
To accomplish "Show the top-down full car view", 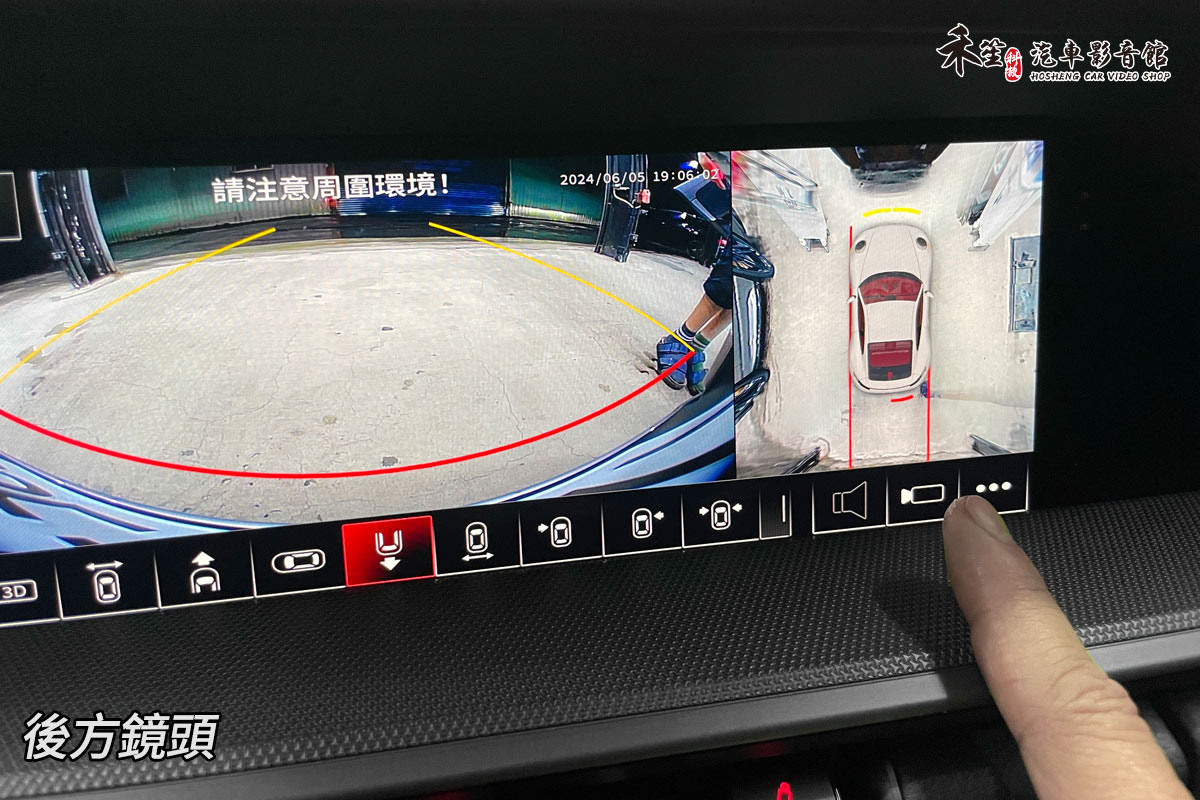I will pos(297,561).
